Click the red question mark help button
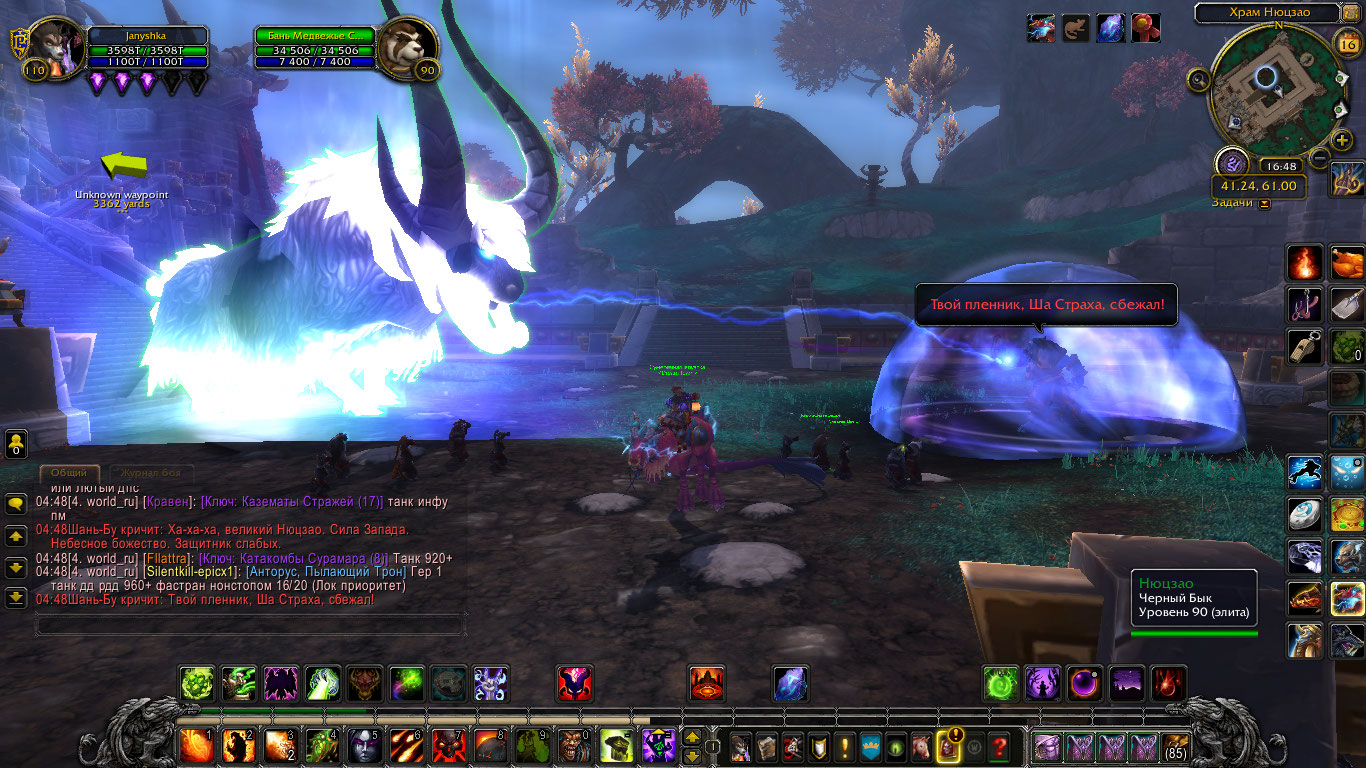Viewport: 1366px width, 768px height. [x=998, y=746]
